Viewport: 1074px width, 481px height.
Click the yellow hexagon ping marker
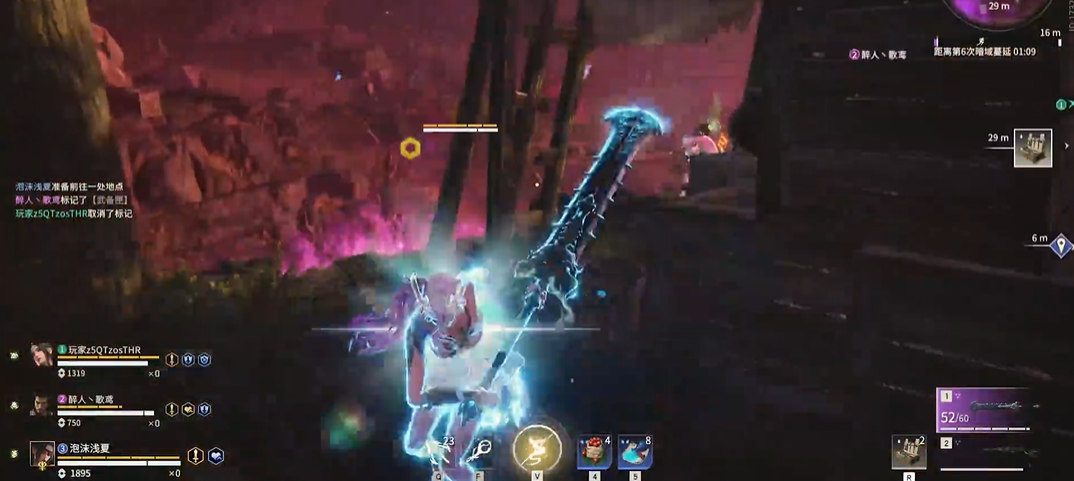409,149
